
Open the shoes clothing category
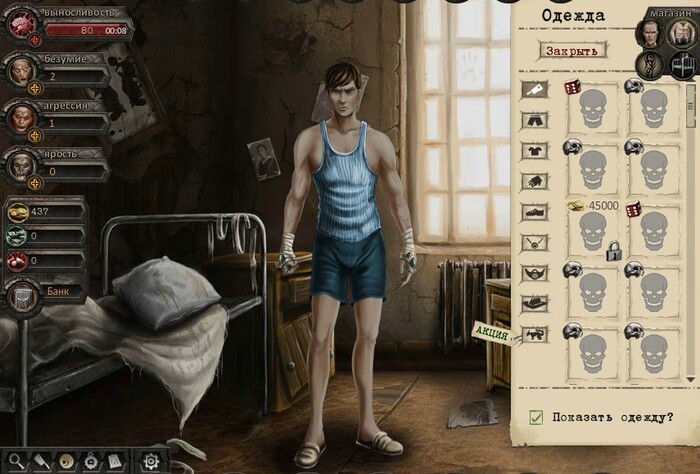534,212
